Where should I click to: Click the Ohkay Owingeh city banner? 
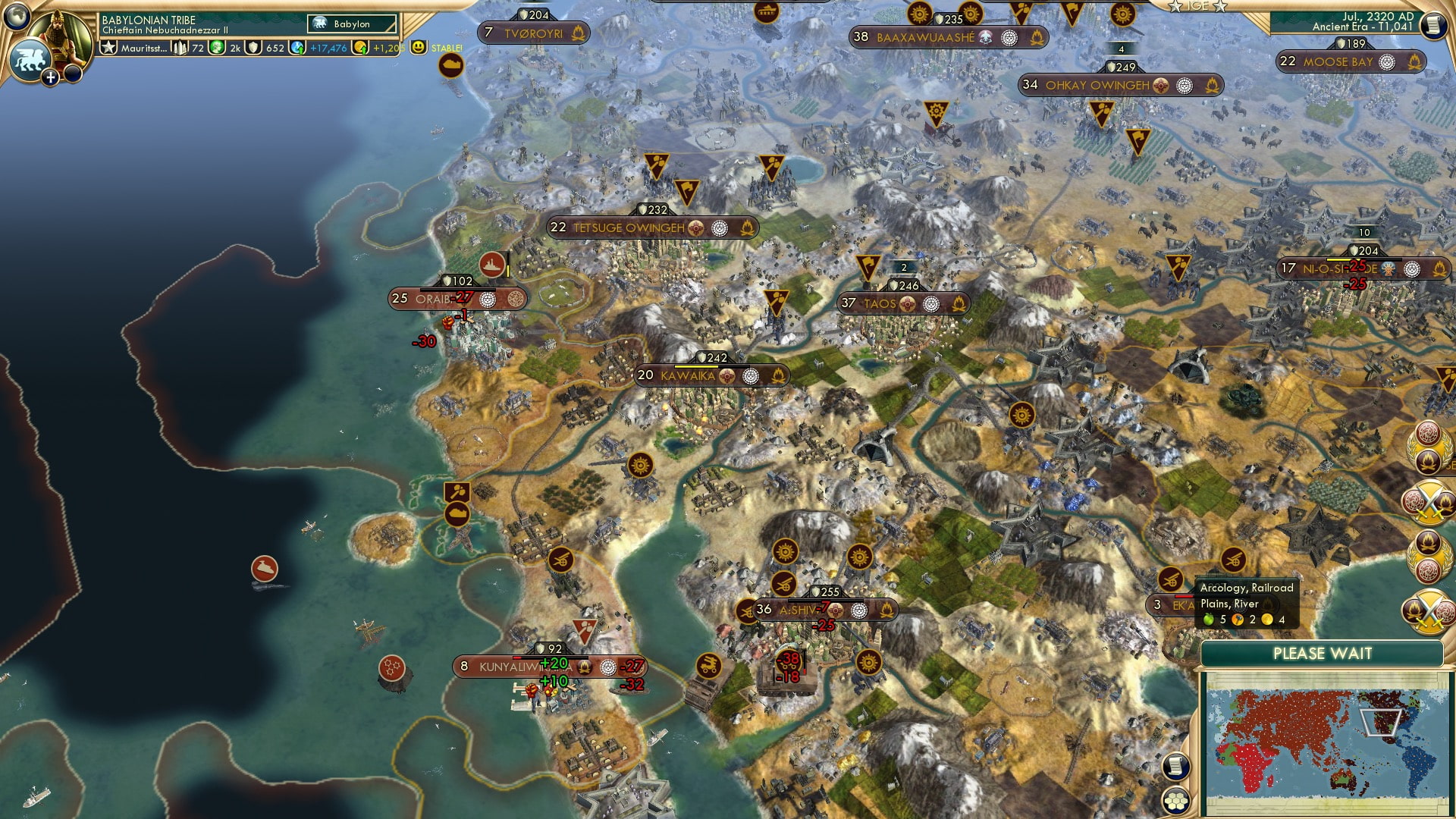[1097, 86]
